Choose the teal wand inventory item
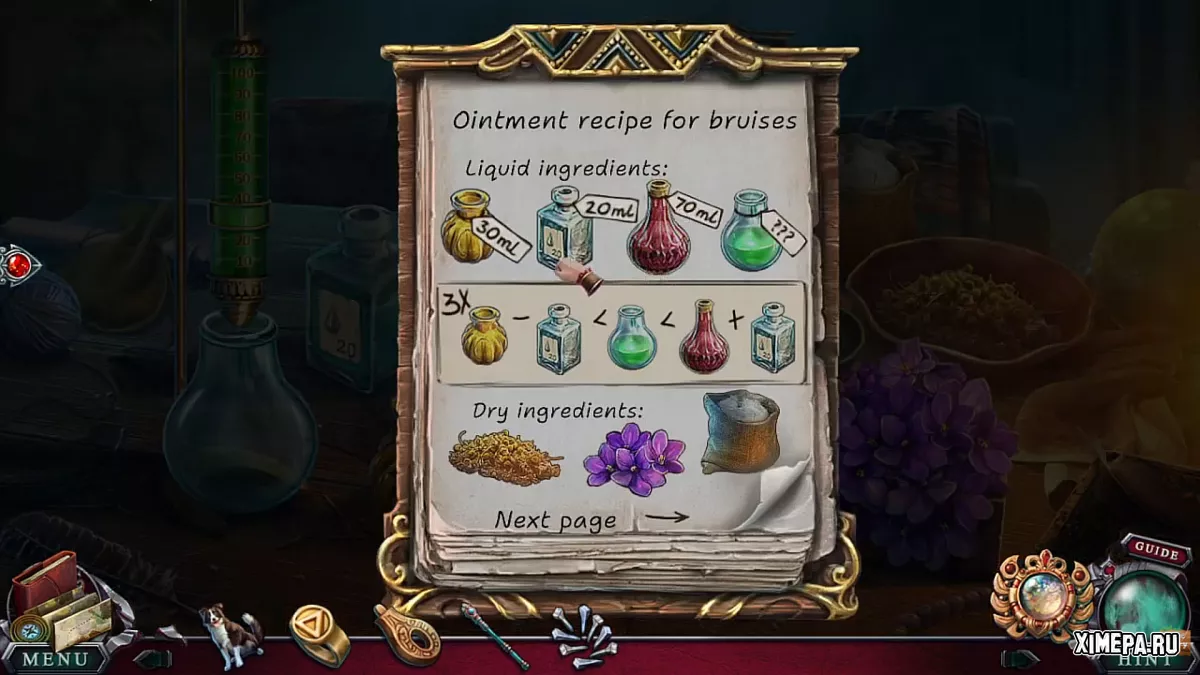The width and height of the screenshot is (1200, 675). 495,634
